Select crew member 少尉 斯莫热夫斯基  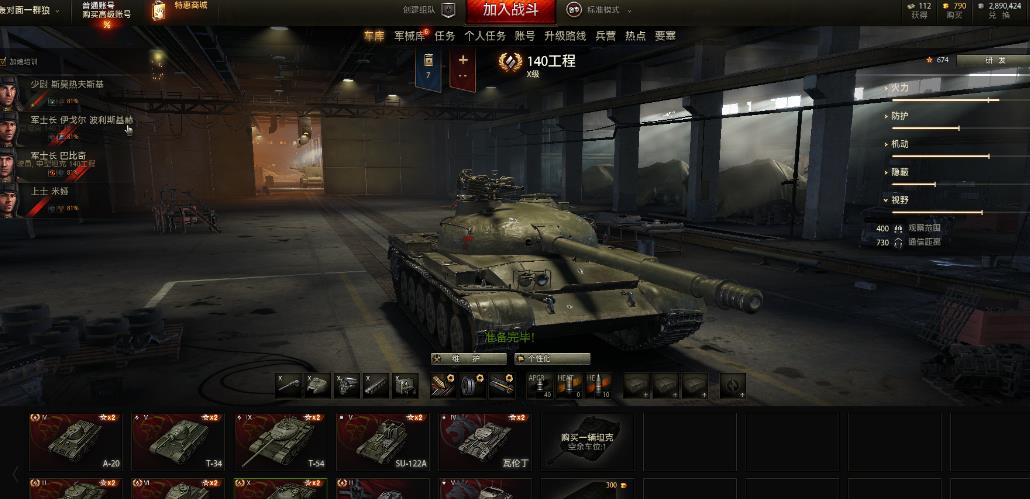click(x=66, y=84)
